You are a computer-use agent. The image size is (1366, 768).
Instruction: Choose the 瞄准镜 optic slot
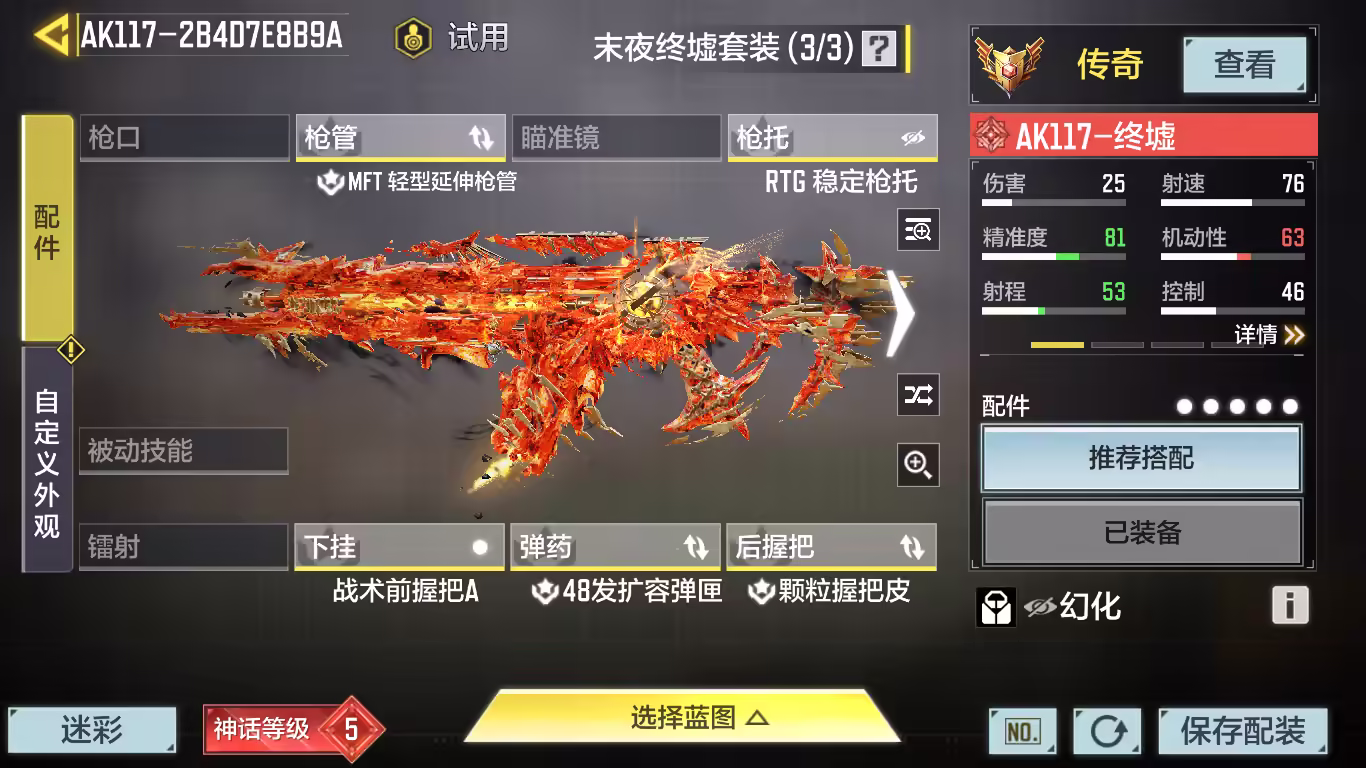615,138
